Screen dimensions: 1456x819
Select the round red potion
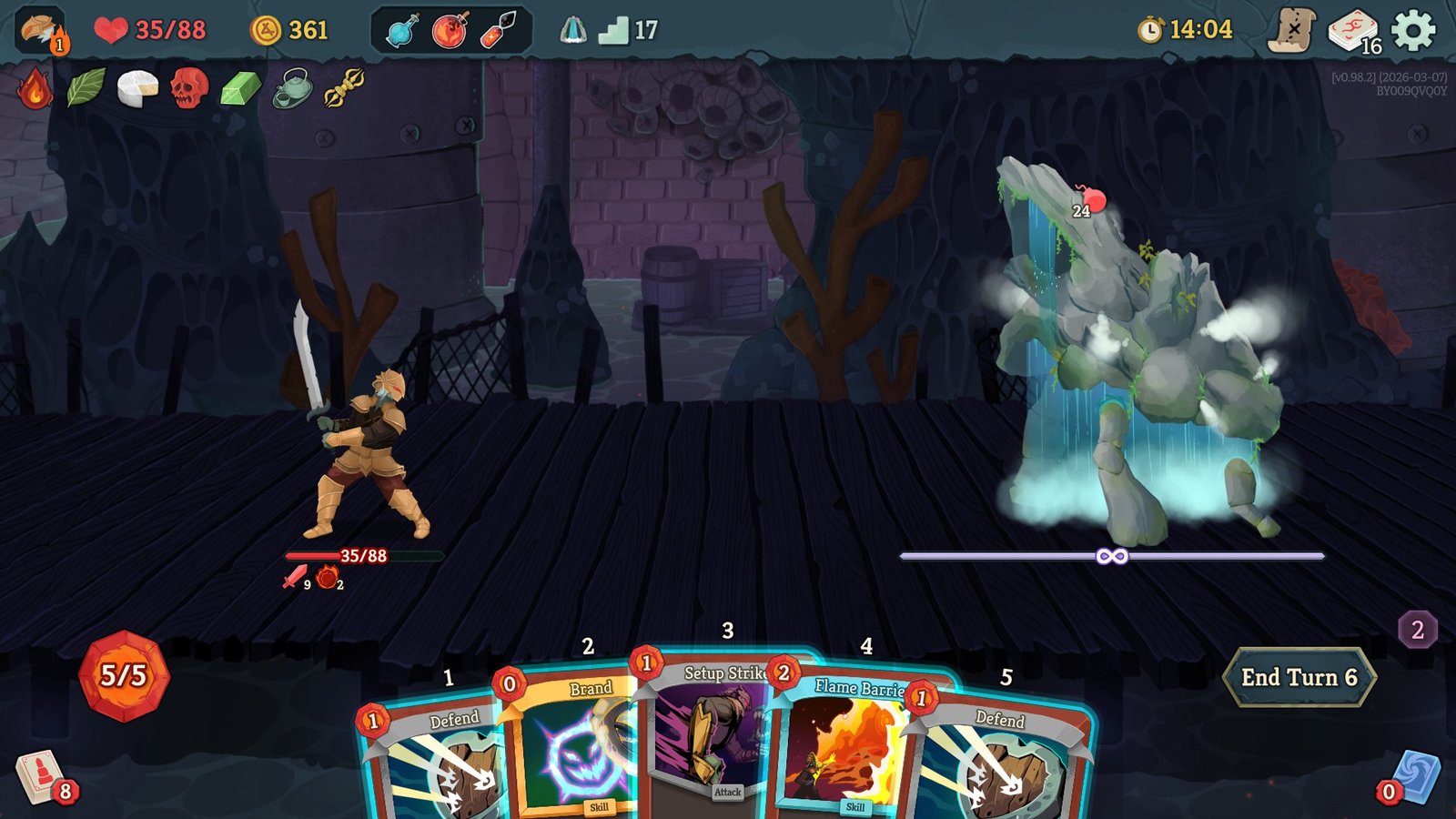pos(450,30)
